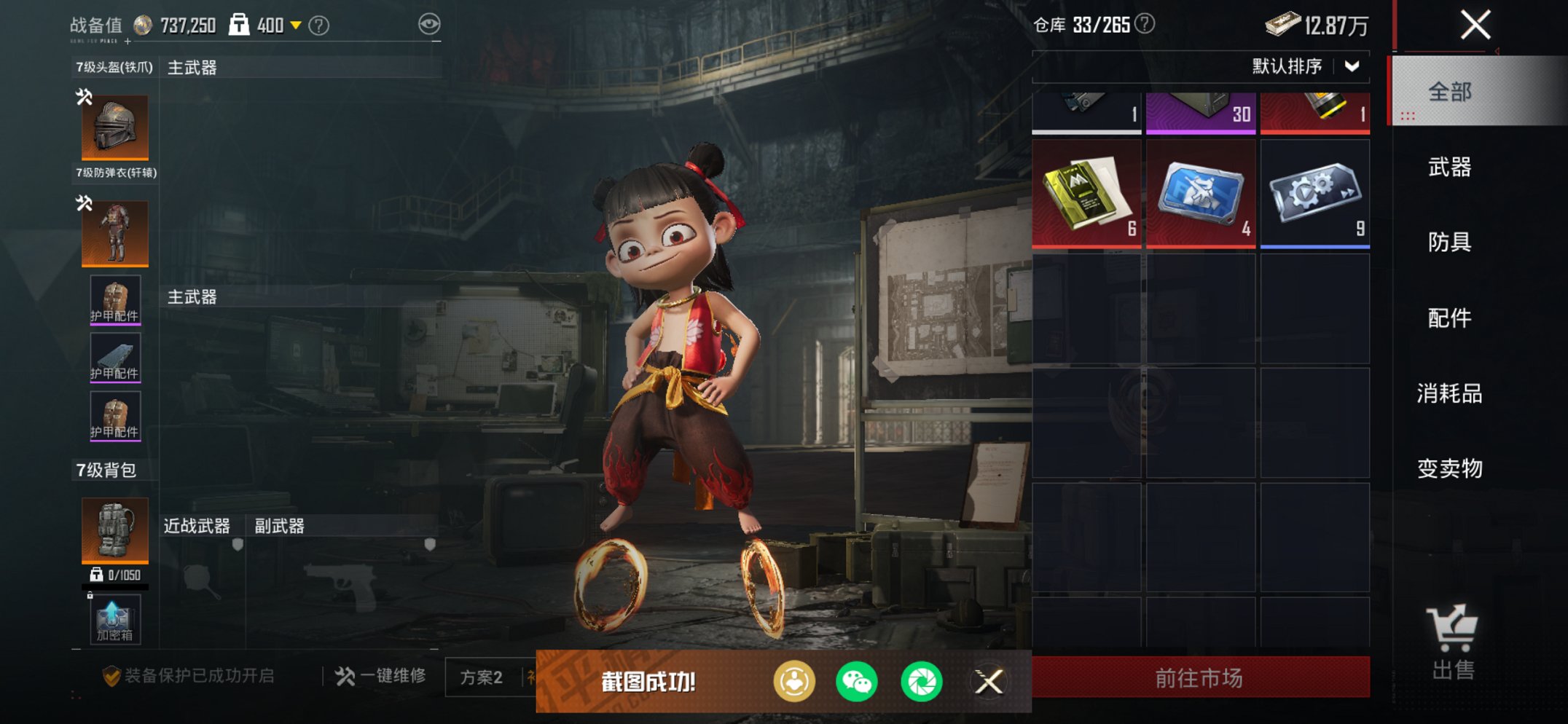Screen dimensions: 1568x724
Task: Dismiss the 截图成功 screenshot banner
Action: (x=989, y=682)
